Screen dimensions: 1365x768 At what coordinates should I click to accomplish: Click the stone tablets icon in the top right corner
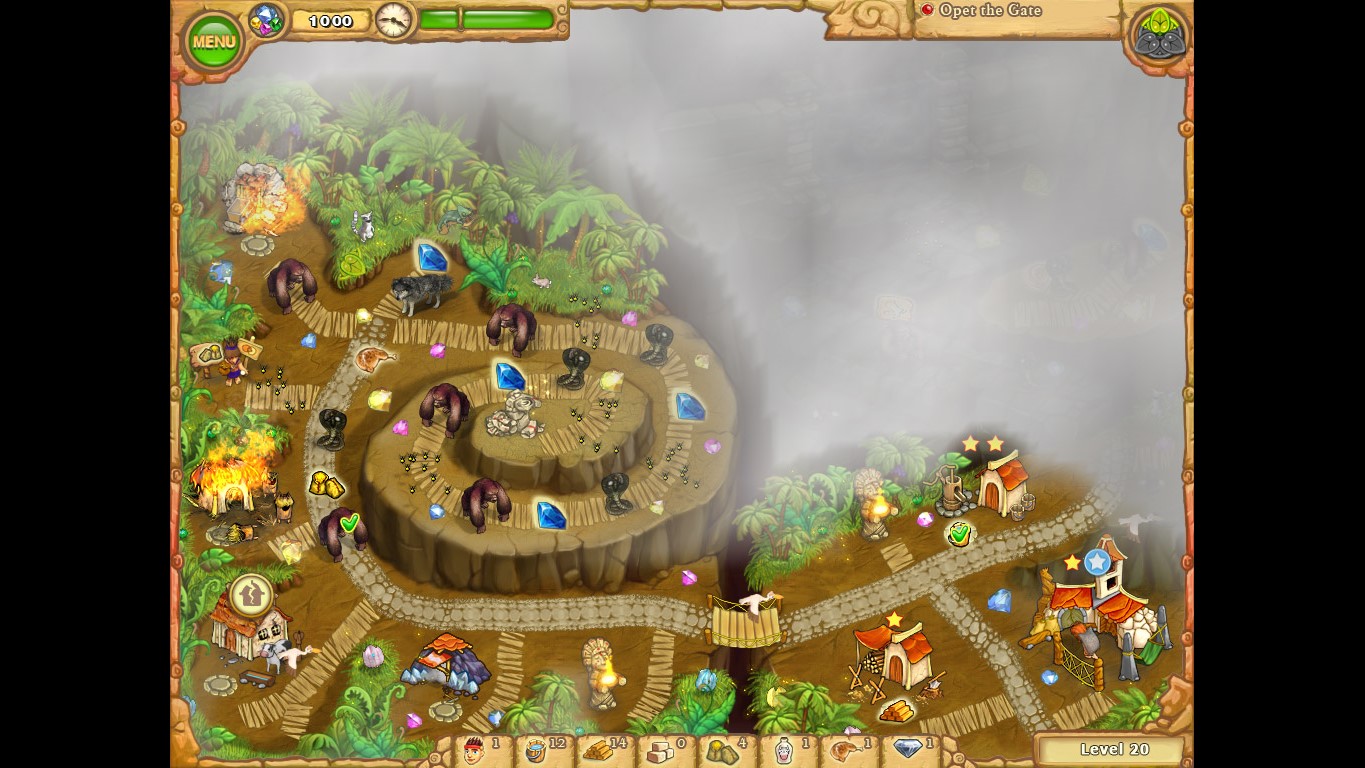1159,33
